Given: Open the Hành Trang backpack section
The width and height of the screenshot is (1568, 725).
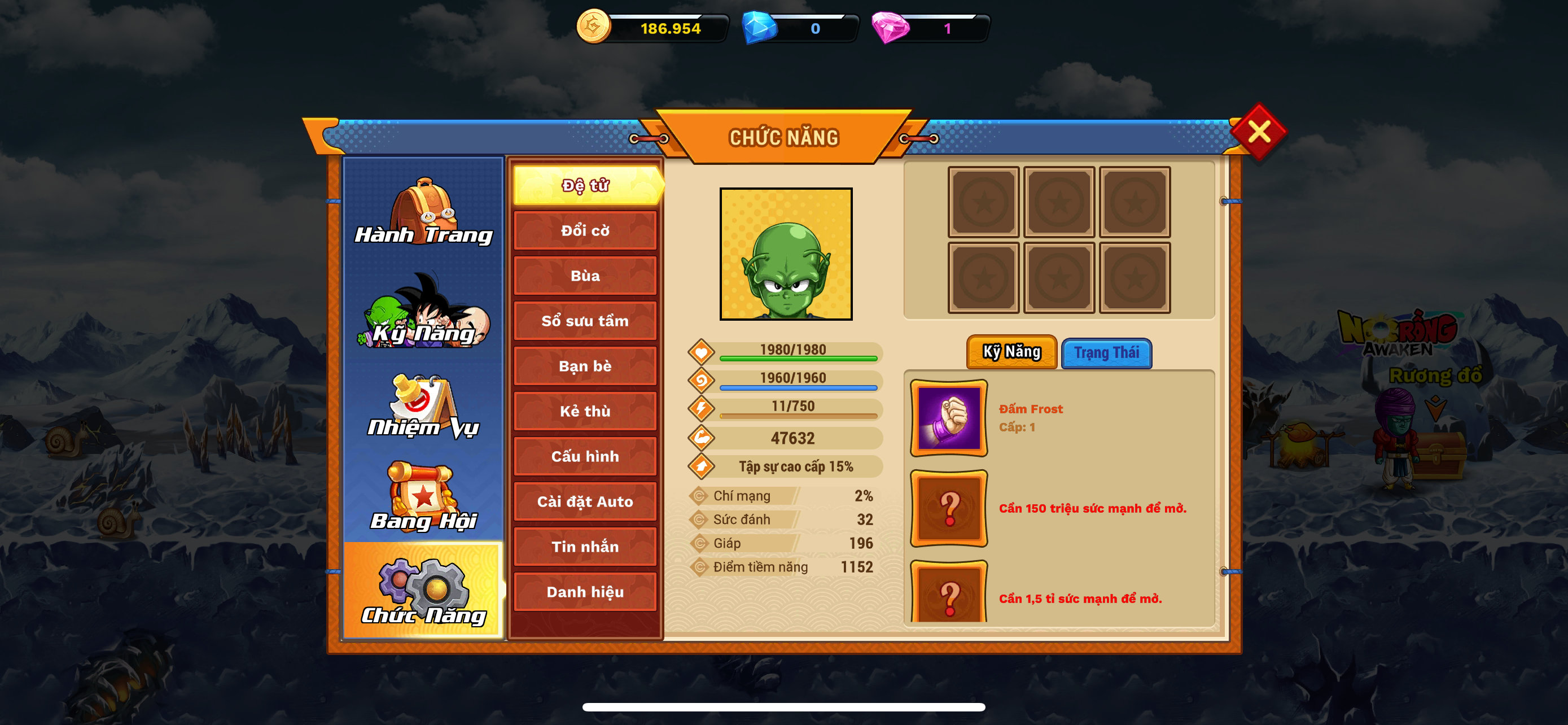Looking at the screenshot, I should (424, 212).
